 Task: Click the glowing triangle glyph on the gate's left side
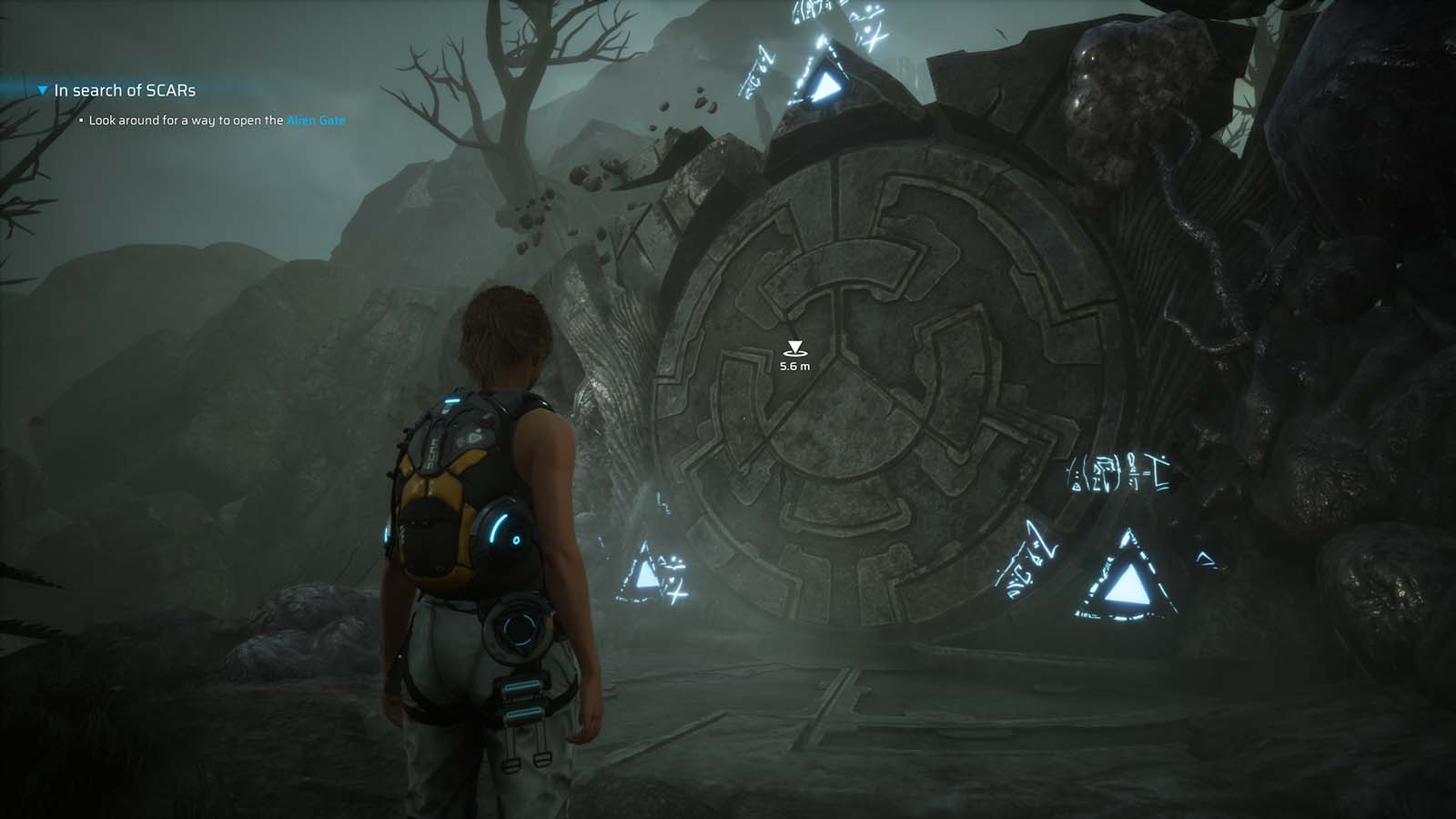648,573
